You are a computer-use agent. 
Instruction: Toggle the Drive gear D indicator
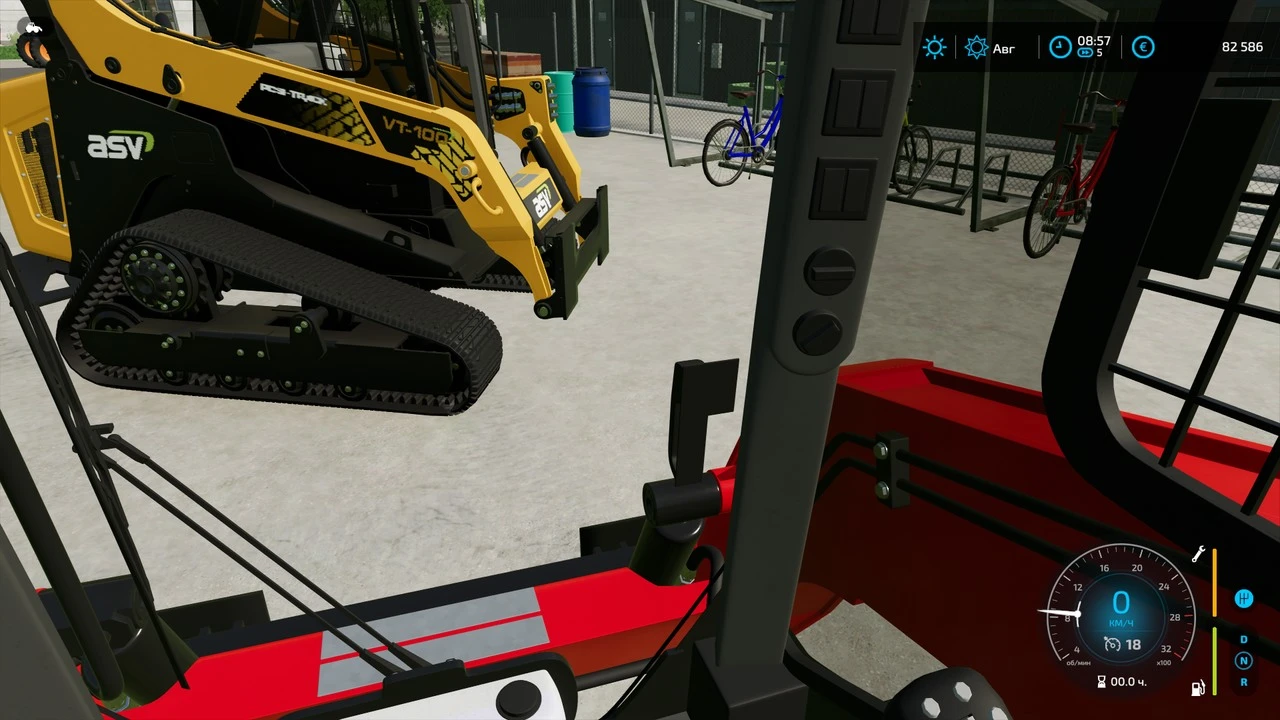click(1244, 640)
